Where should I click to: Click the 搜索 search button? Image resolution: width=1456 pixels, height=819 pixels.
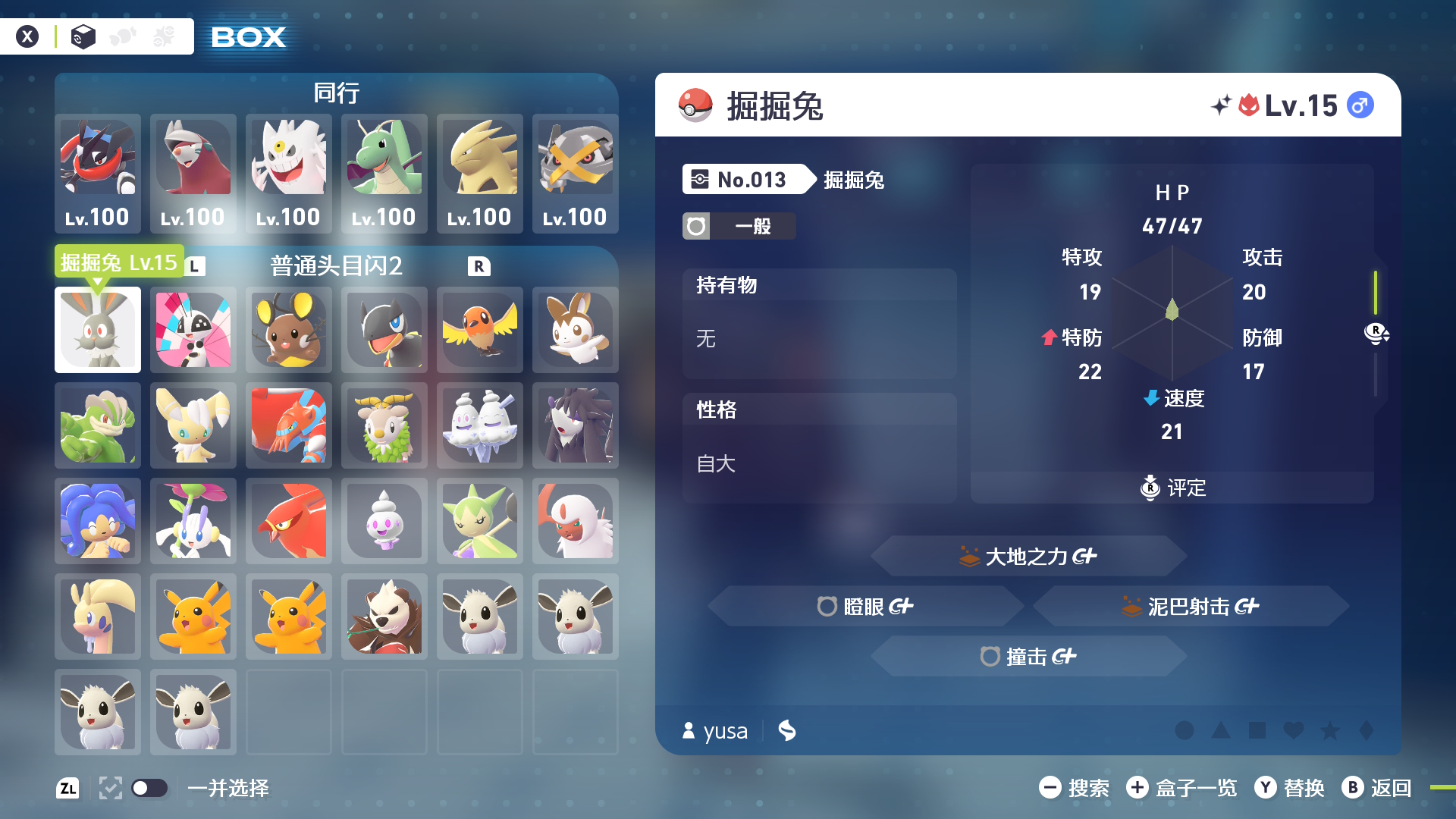point(1081,789)
